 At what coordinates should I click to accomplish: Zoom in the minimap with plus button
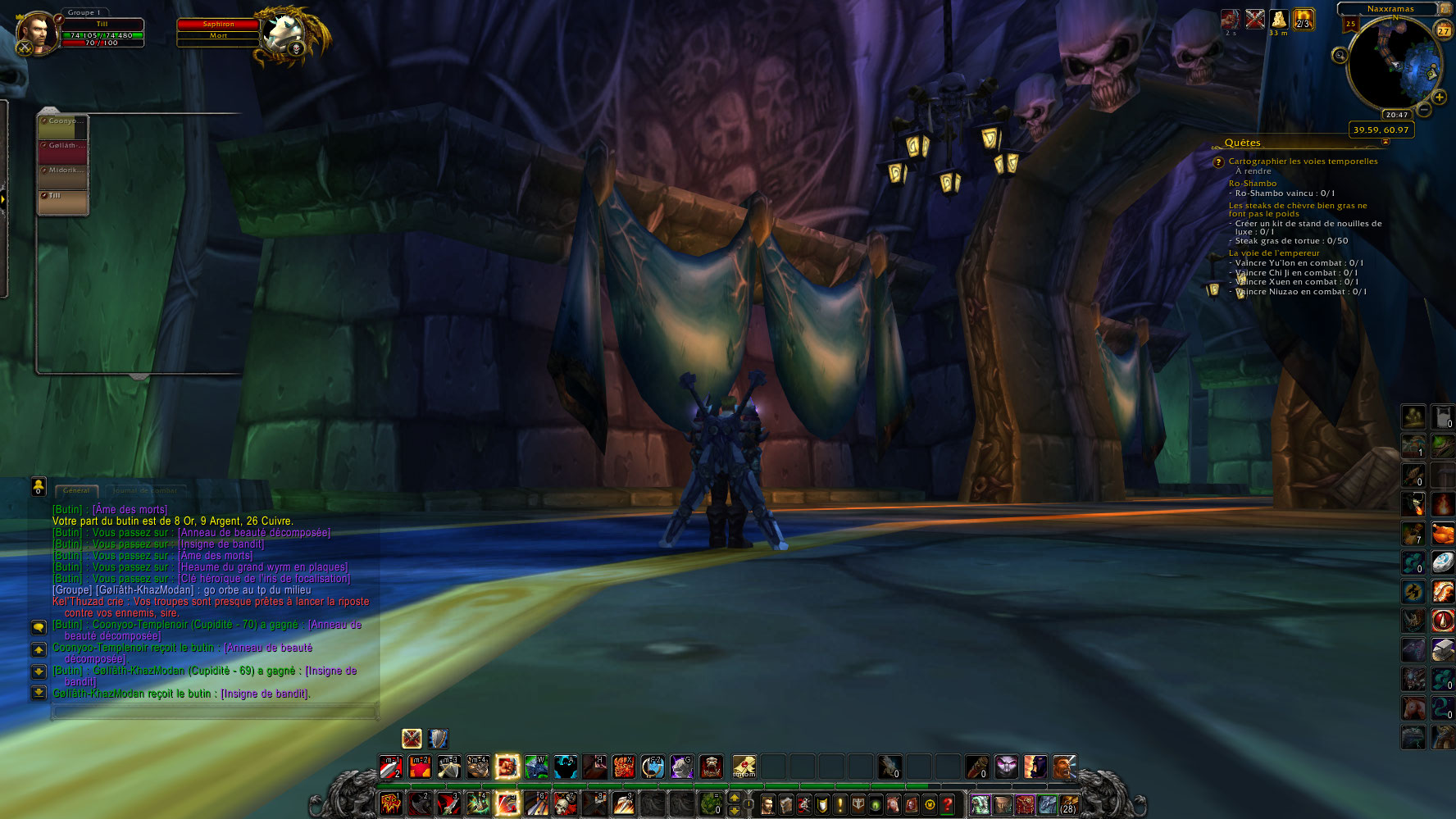pyautogui.click(x=1439, y=98)
